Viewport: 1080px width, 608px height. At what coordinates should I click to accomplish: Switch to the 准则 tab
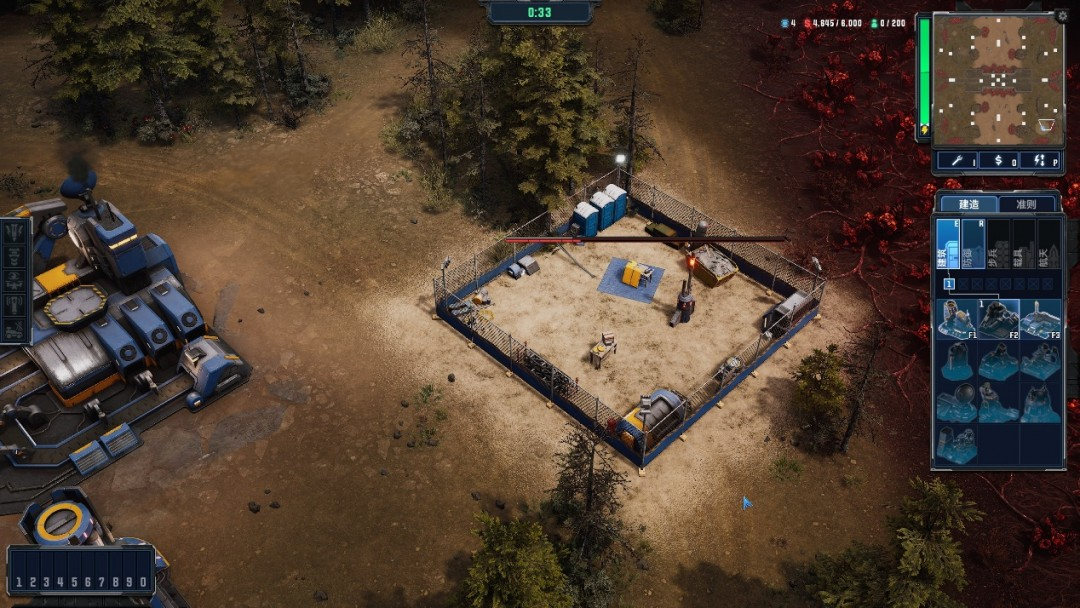point(1027,204)
